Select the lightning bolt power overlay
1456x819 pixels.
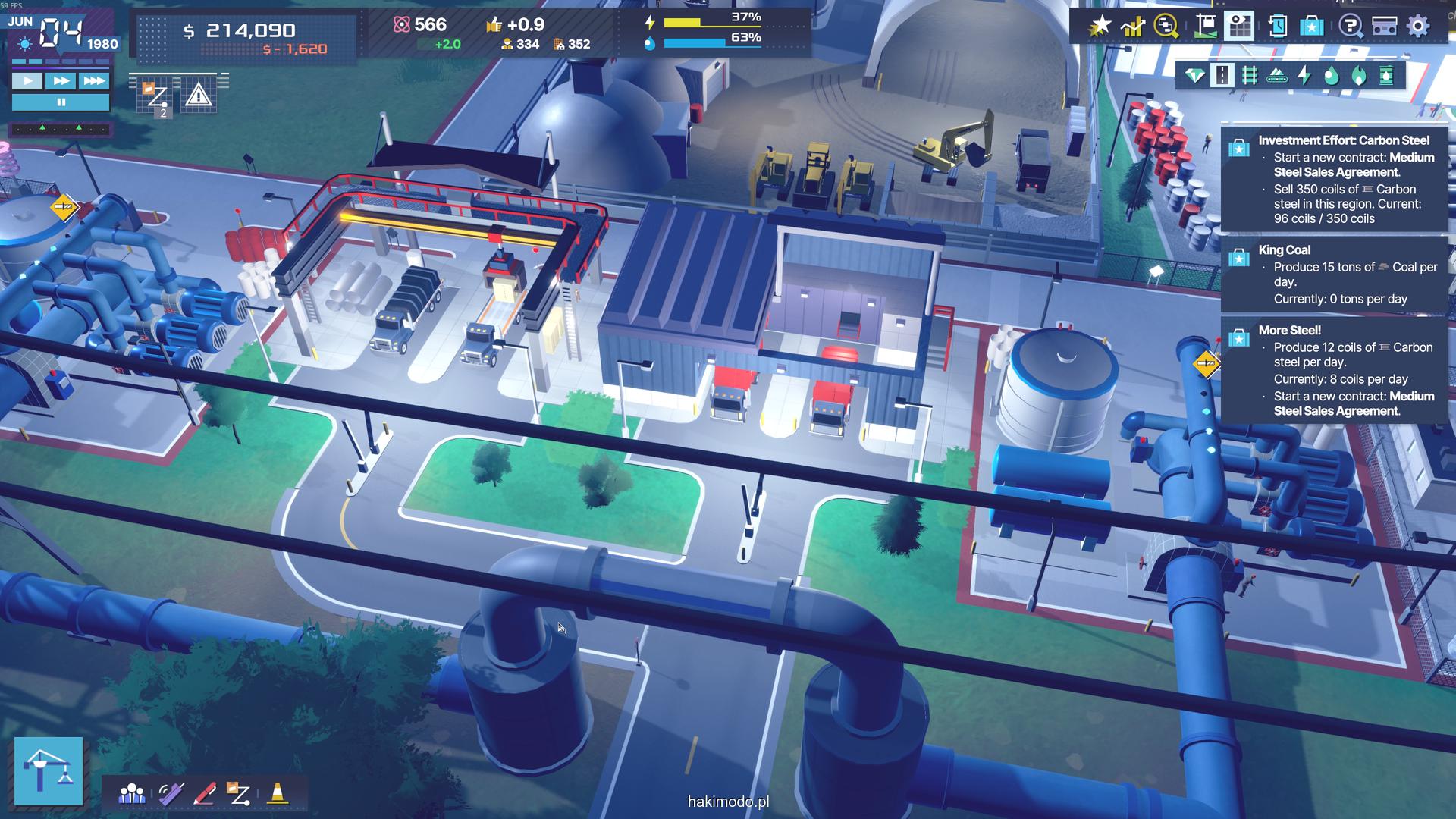point(1304,75)
